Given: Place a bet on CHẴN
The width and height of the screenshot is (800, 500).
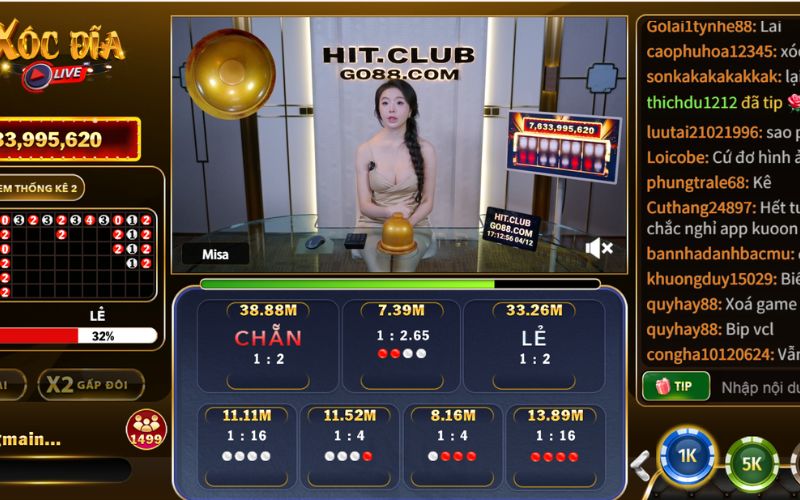Looking at the screenshot, I should point(267,346).
